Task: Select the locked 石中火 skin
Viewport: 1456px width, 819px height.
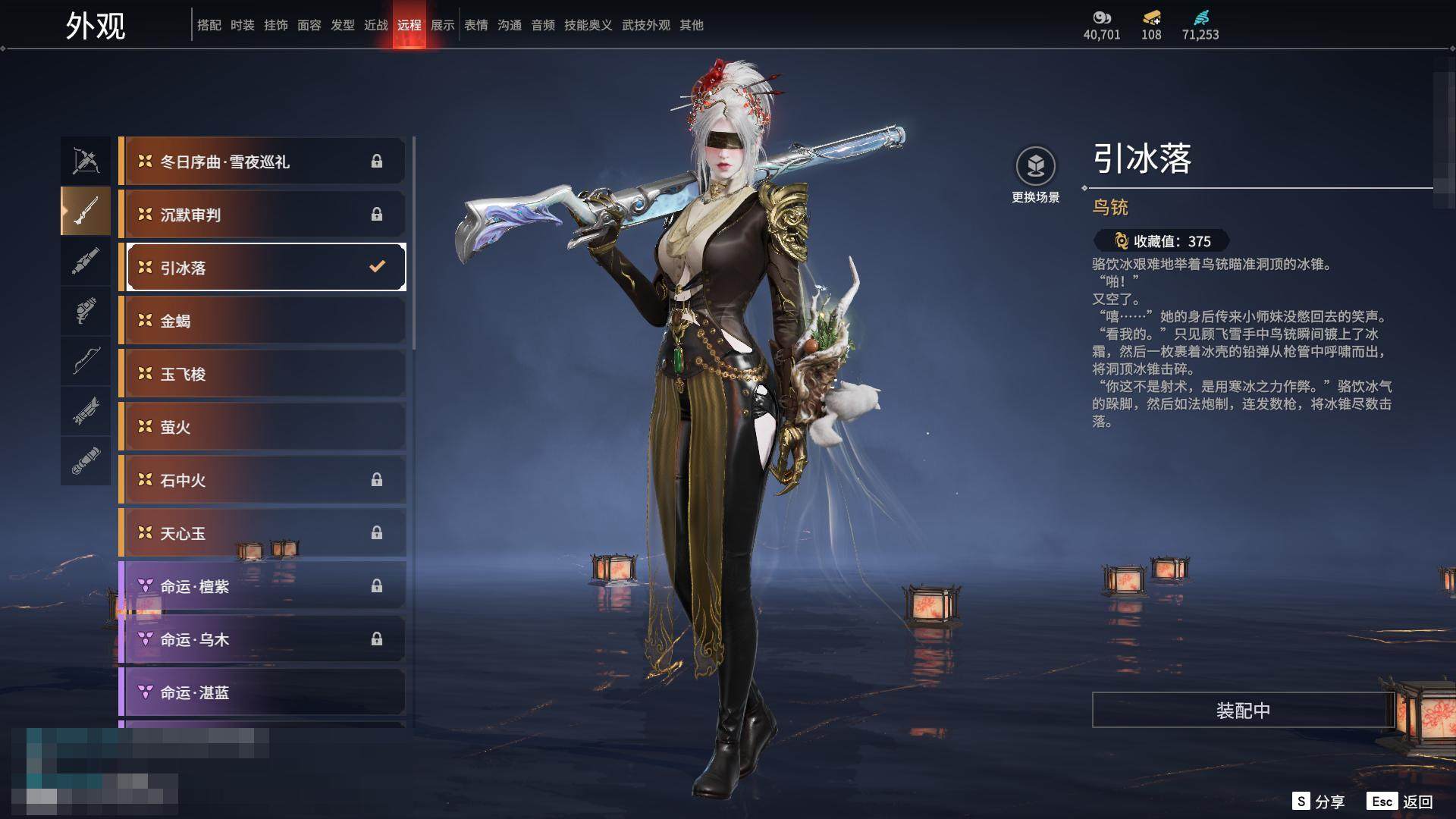Action: (x=262, y=480)
